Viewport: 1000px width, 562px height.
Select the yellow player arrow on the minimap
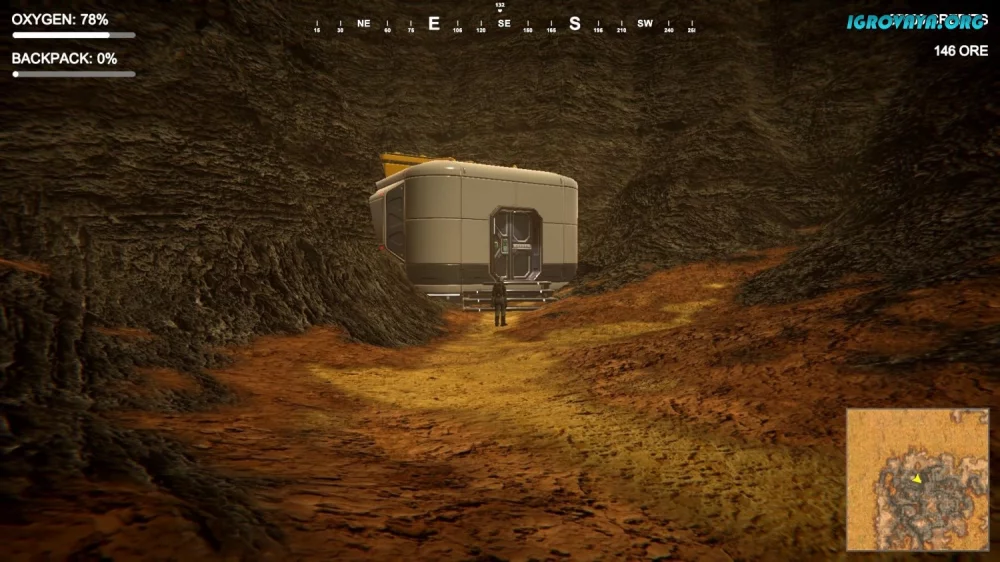click(916, 479)
